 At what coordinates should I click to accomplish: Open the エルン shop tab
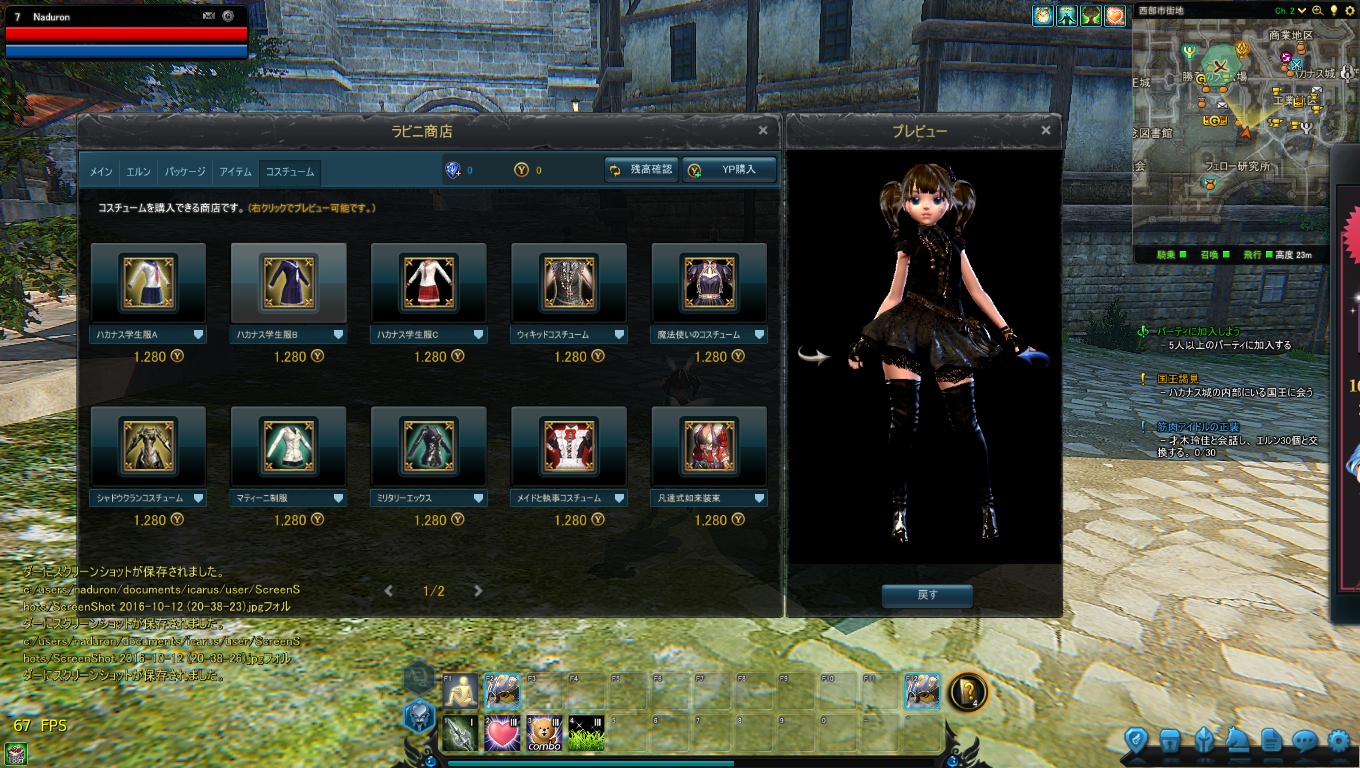(x=138, y=172)
